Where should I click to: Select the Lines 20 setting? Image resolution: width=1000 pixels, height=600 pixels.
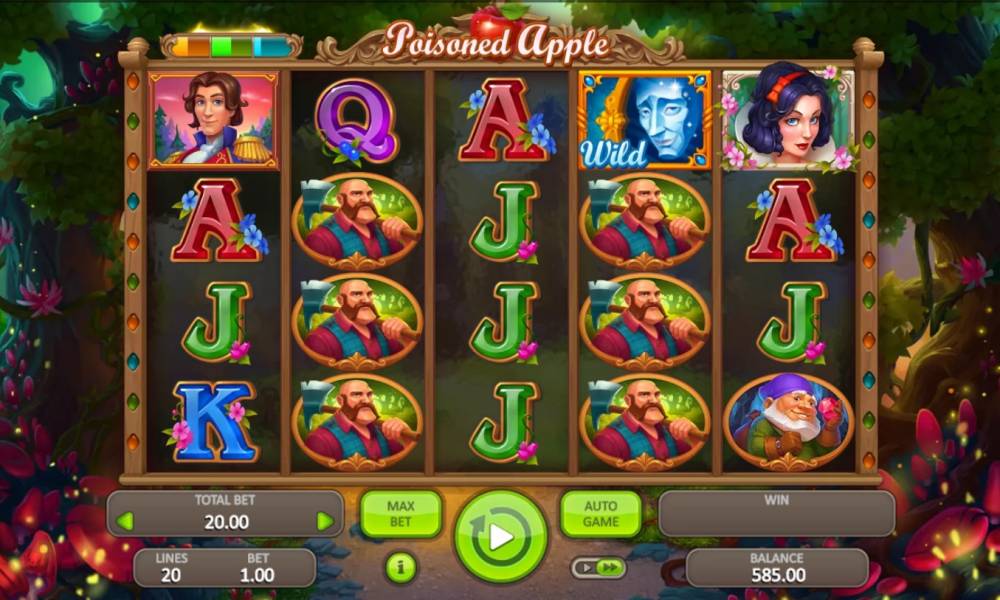tap(172, 568)
